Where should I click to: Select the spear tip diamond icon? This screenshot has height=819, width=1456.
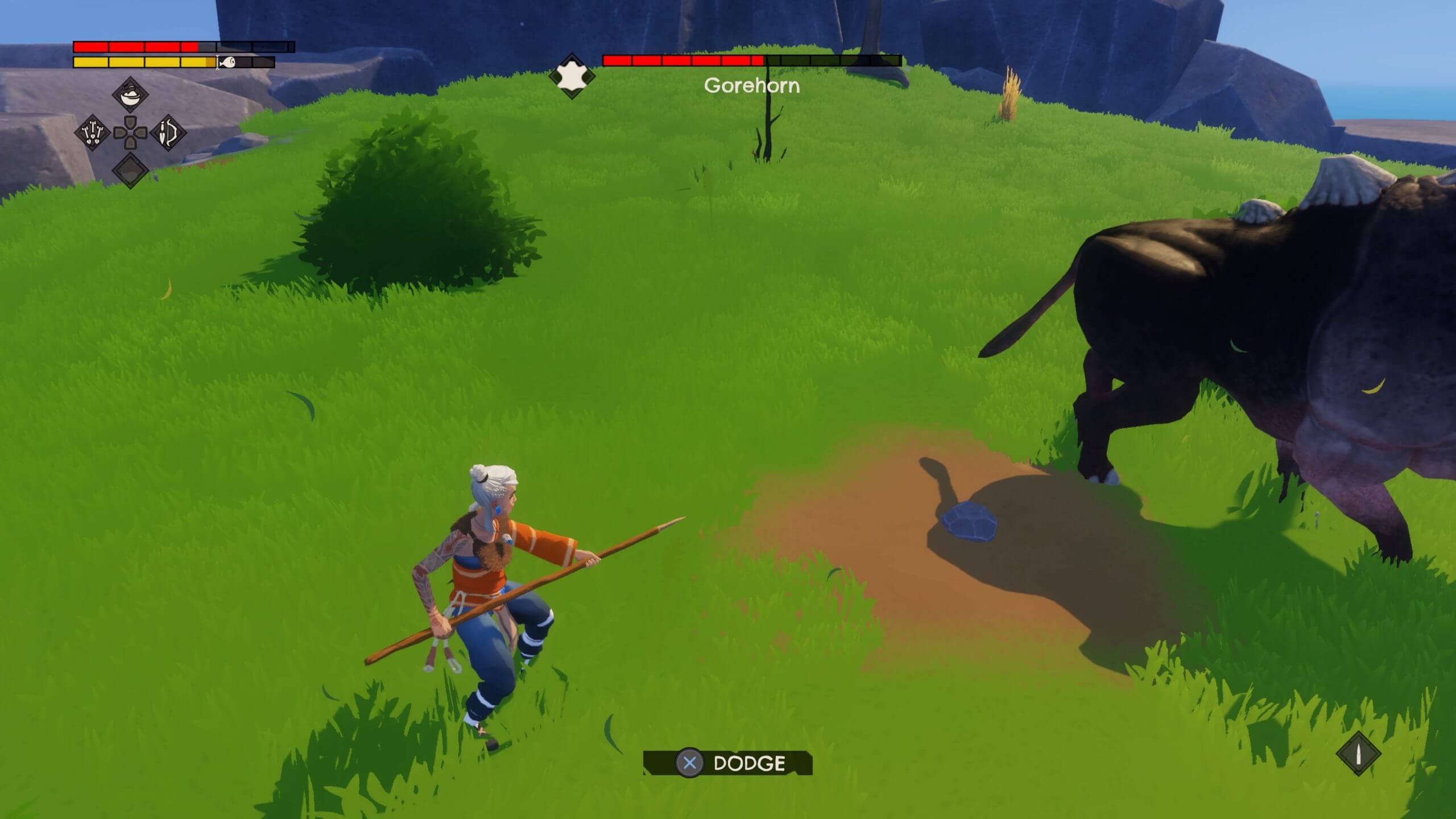tap(1359, 754)
